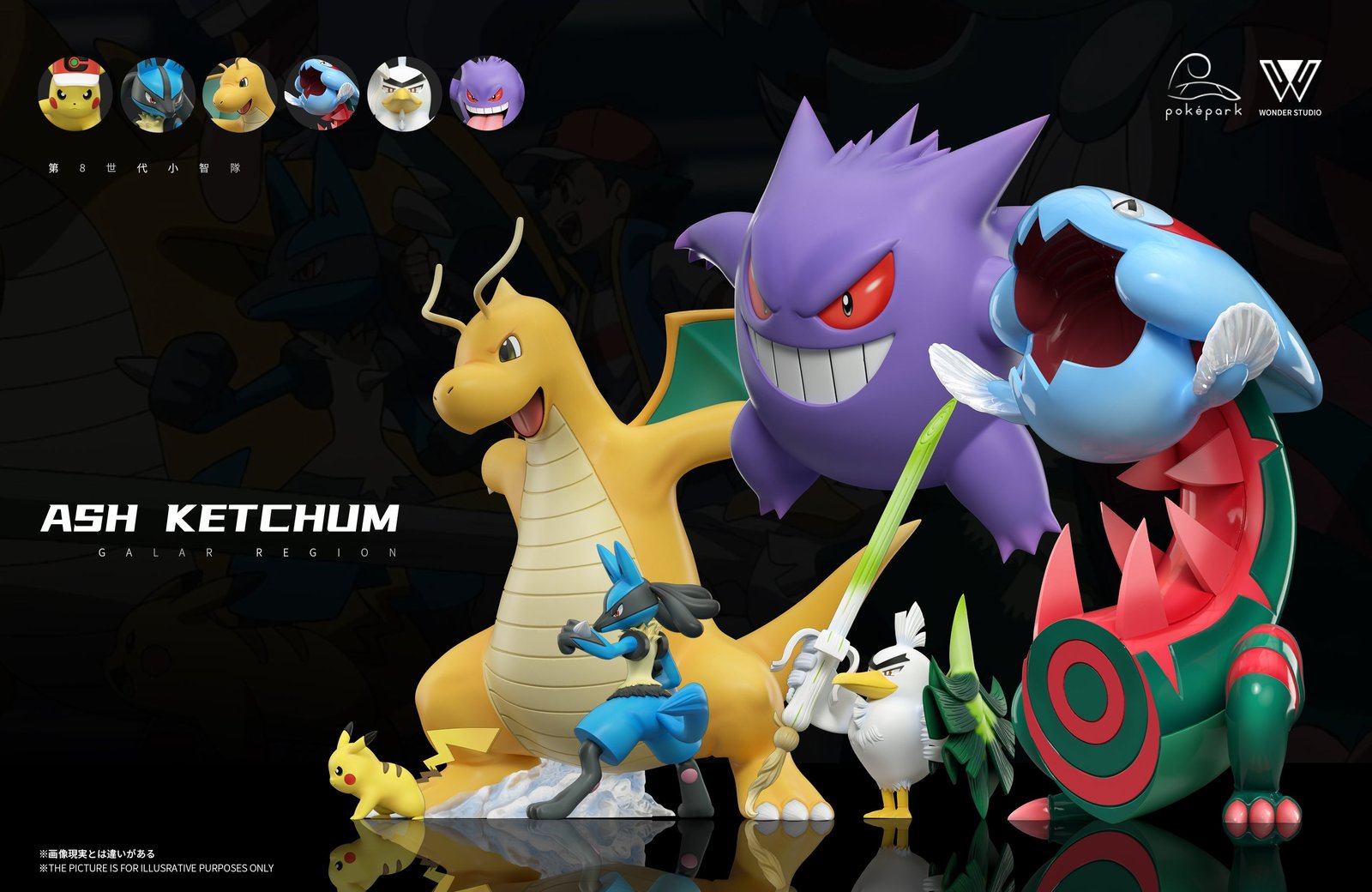Select the Sirfetch'd round thumbnail
Screen dimensions: 1372x892
(x=404, y=93)
